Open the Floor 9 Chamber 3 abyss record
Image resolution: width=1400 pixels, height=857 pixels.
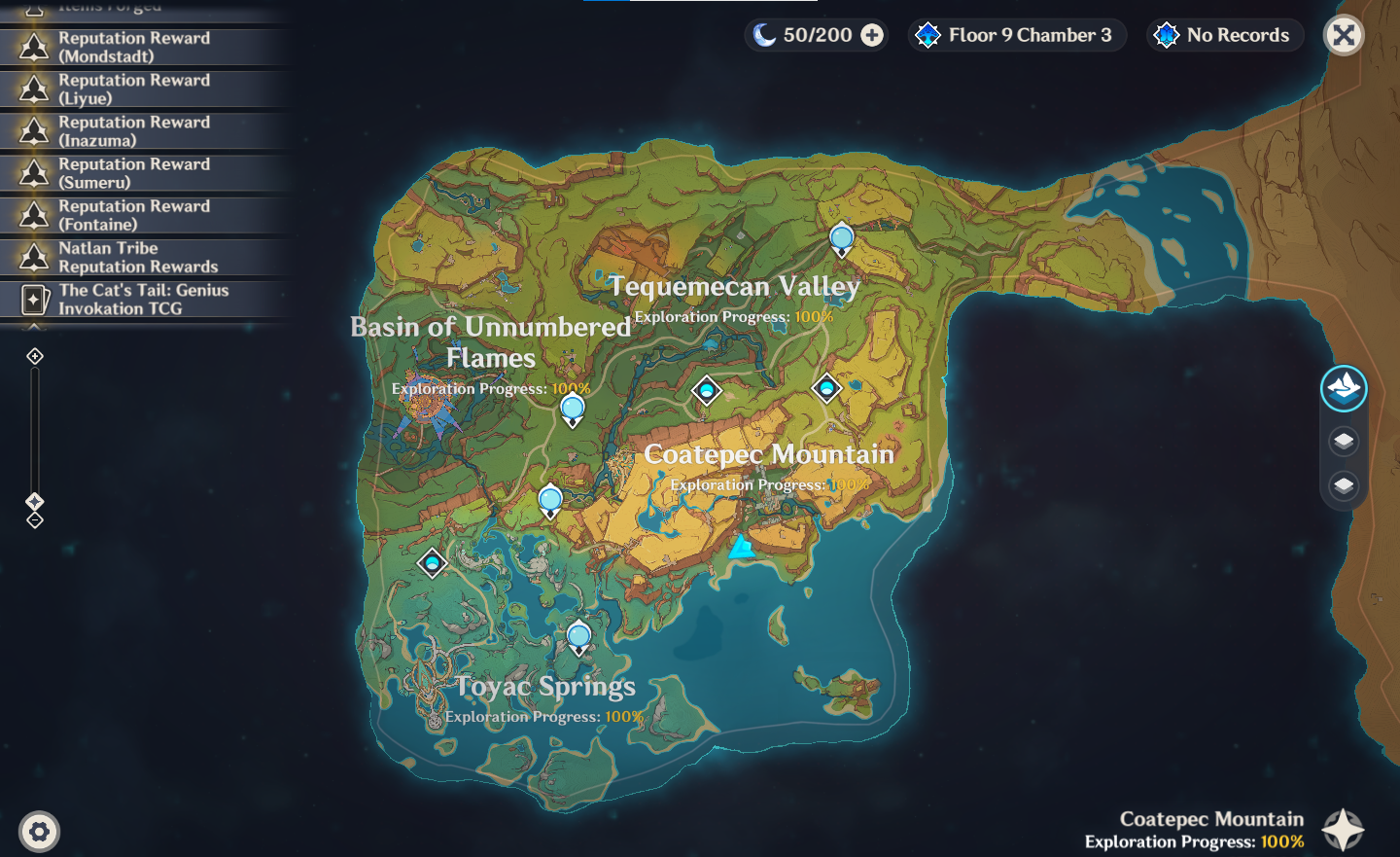click(1017, 35)
